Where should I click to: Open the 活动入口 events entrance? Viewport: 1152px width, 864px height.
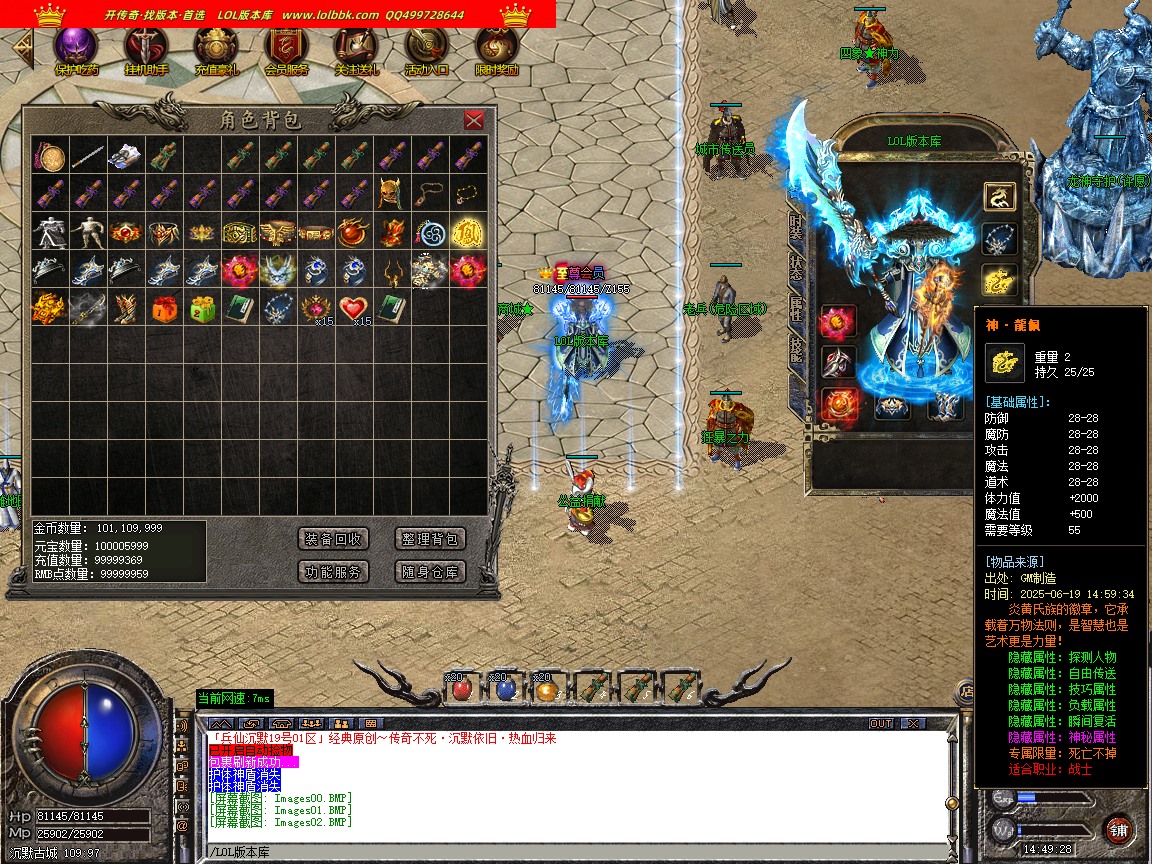click(x=426, y=50)
